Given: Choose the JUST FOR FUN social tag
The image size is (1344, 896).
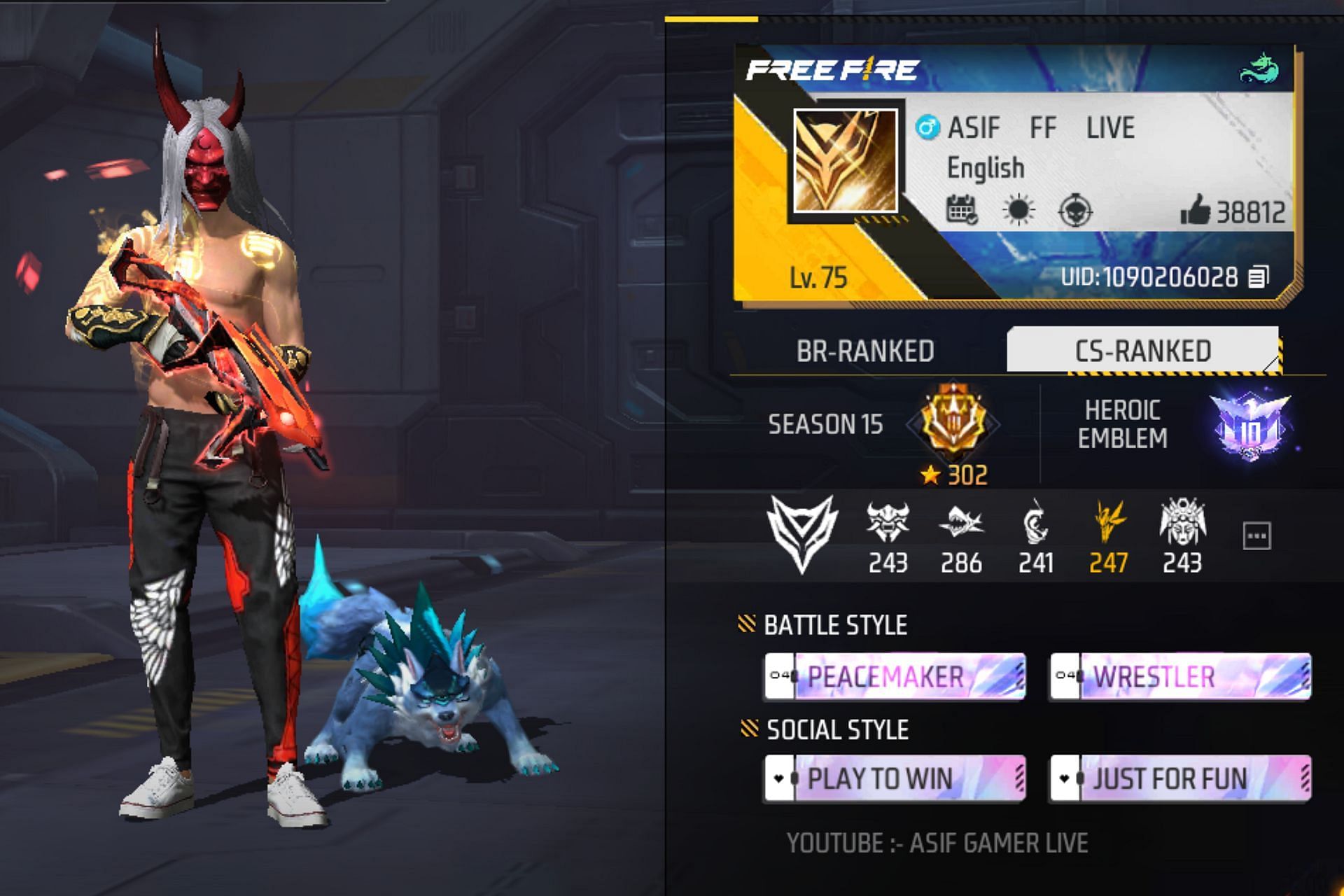Looking at the screenshot, I should (1180, 778).
